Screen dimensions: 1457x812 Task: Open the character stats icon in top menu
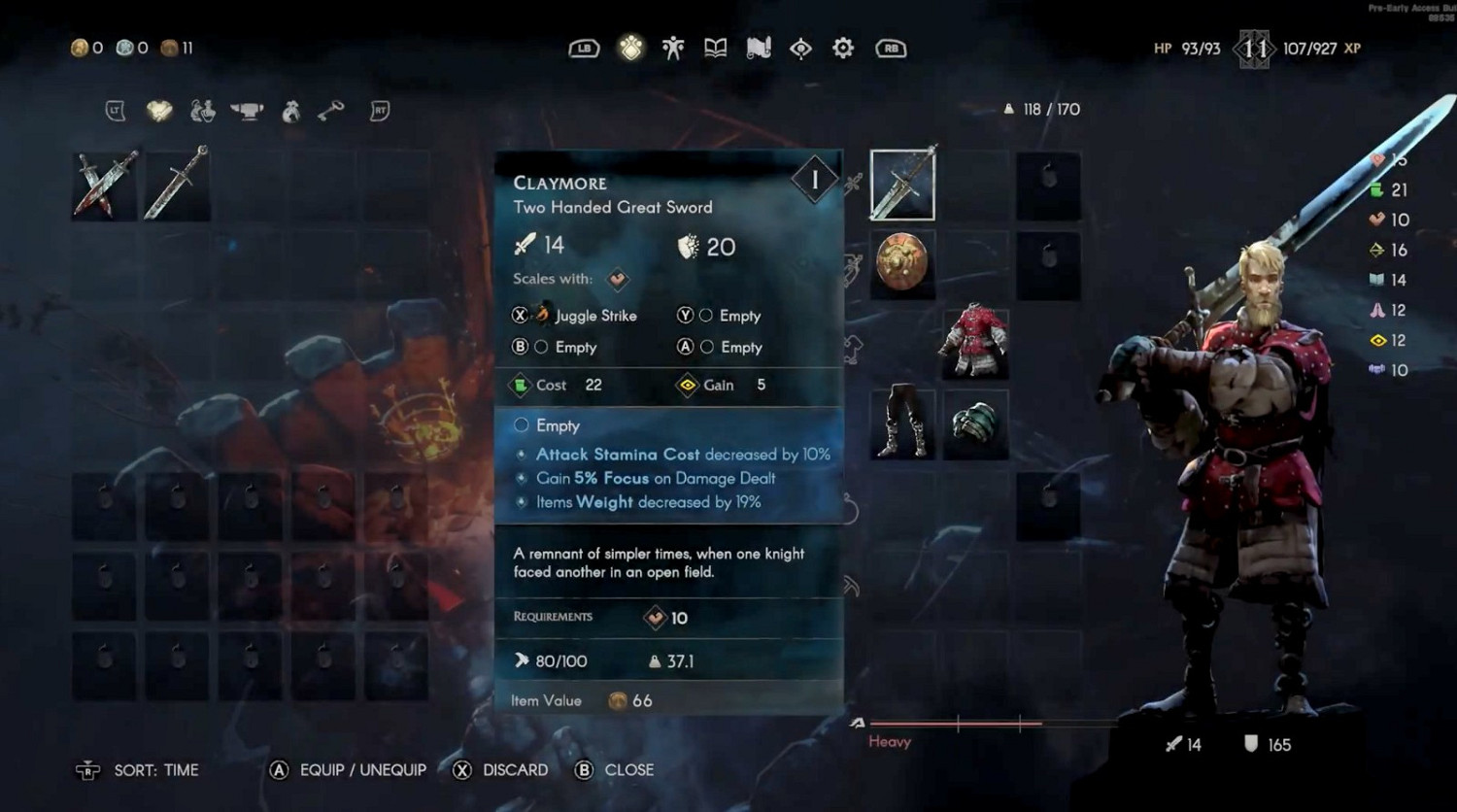(x=673, y=48)
